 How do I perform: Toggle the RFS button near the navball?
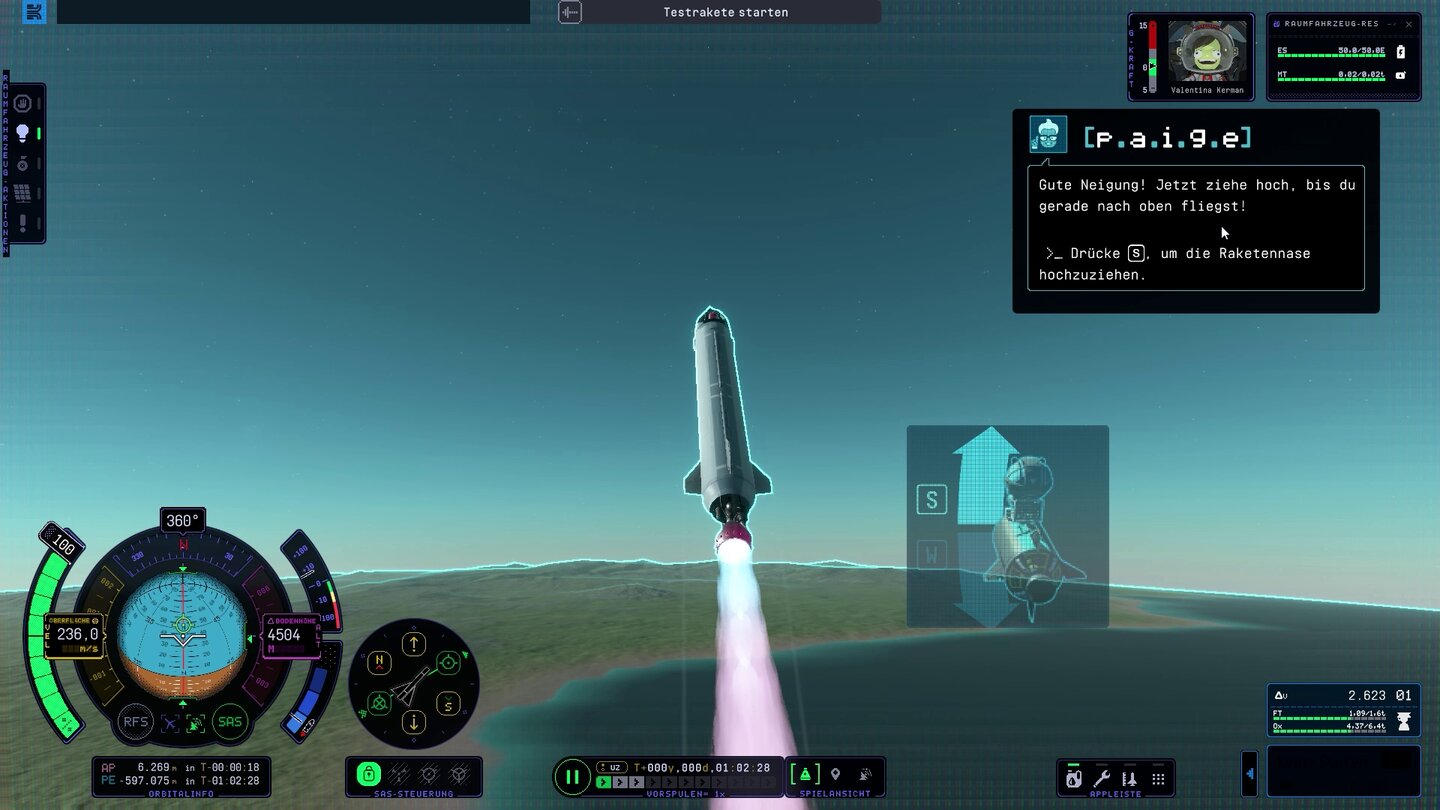pyautogui.click(x=135, y=722)
